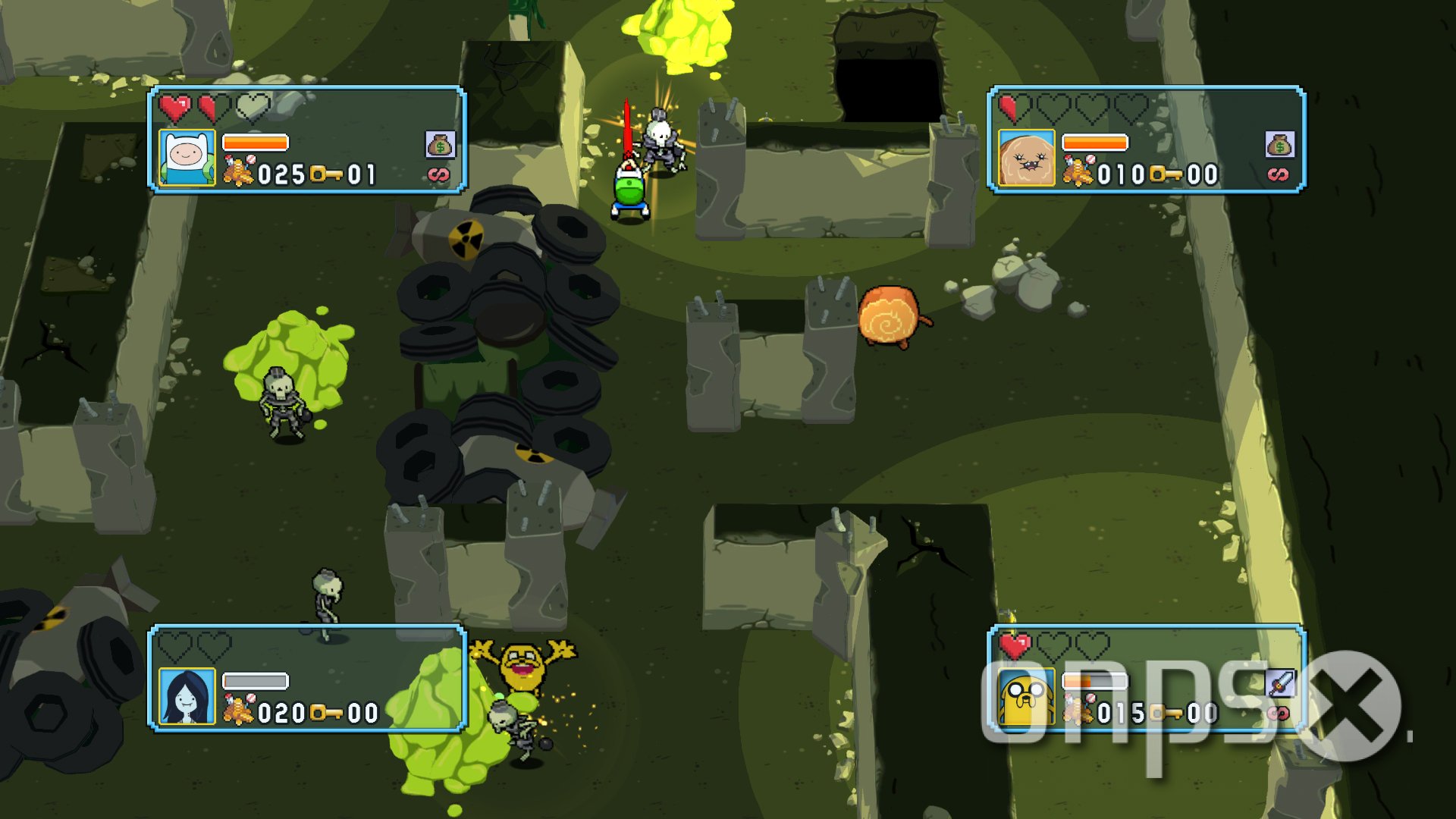Screen dimensions: 1456x819
Task: Click the candy treasure pile icon in Marceline's panel
Action: click(239, 711)
